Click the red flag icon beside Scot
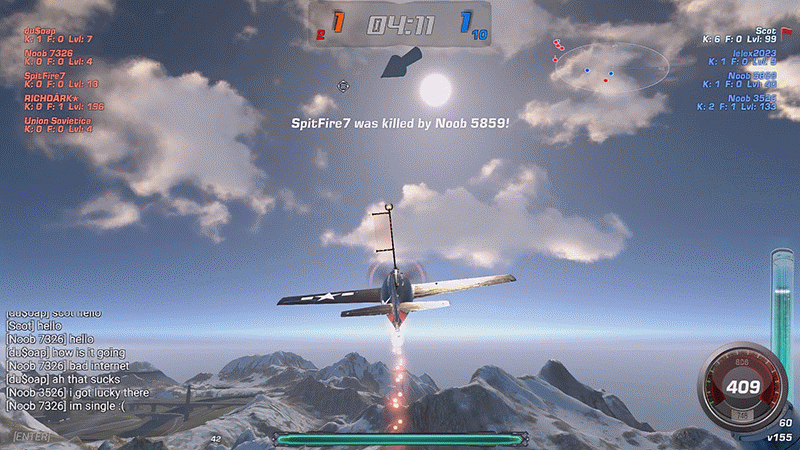The width and height of the screenshot is (800, 450). pyautogui.click(x=786, y=31)
